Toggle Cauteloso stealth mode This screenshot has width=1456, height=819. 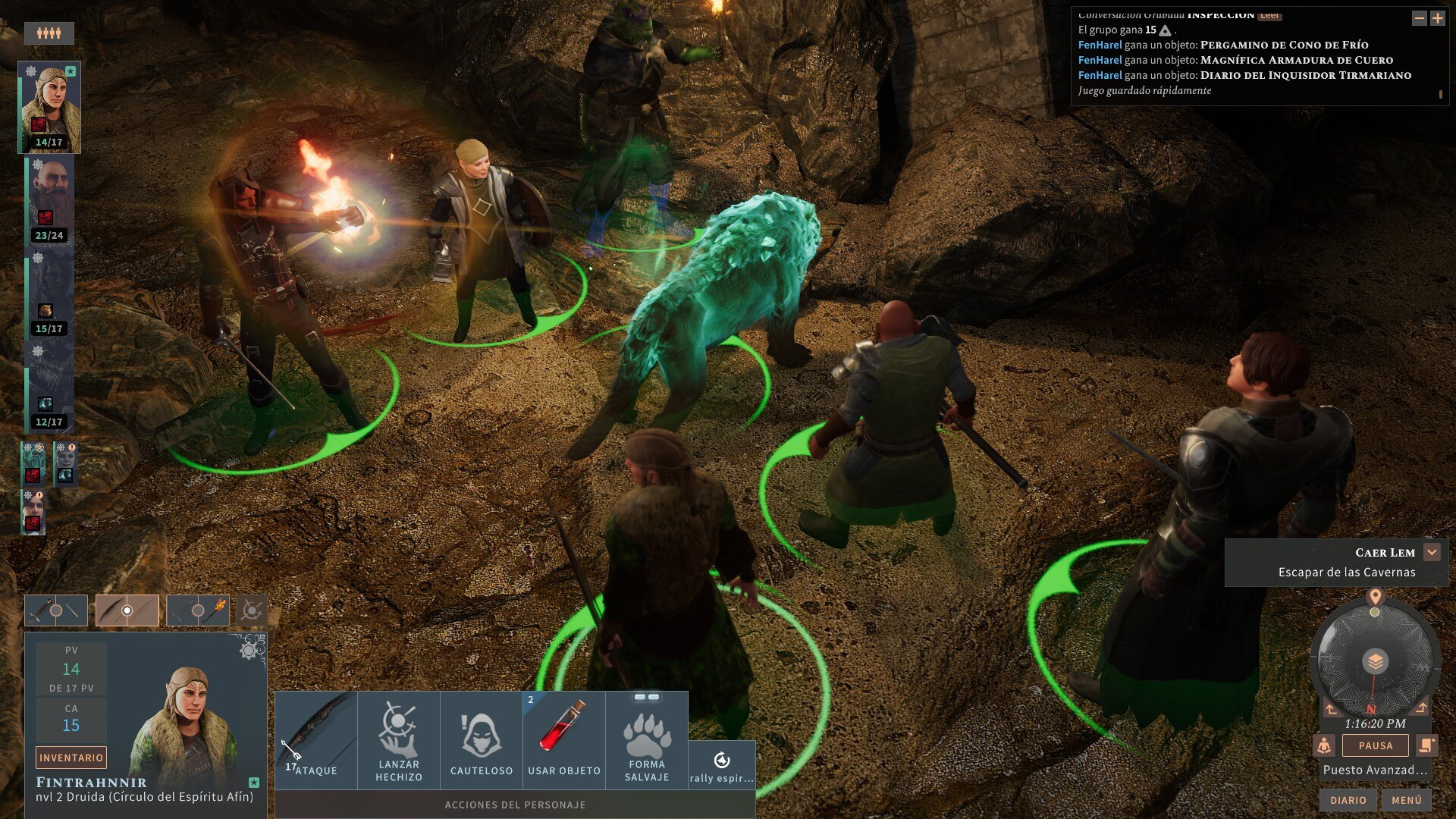(481, 739)
